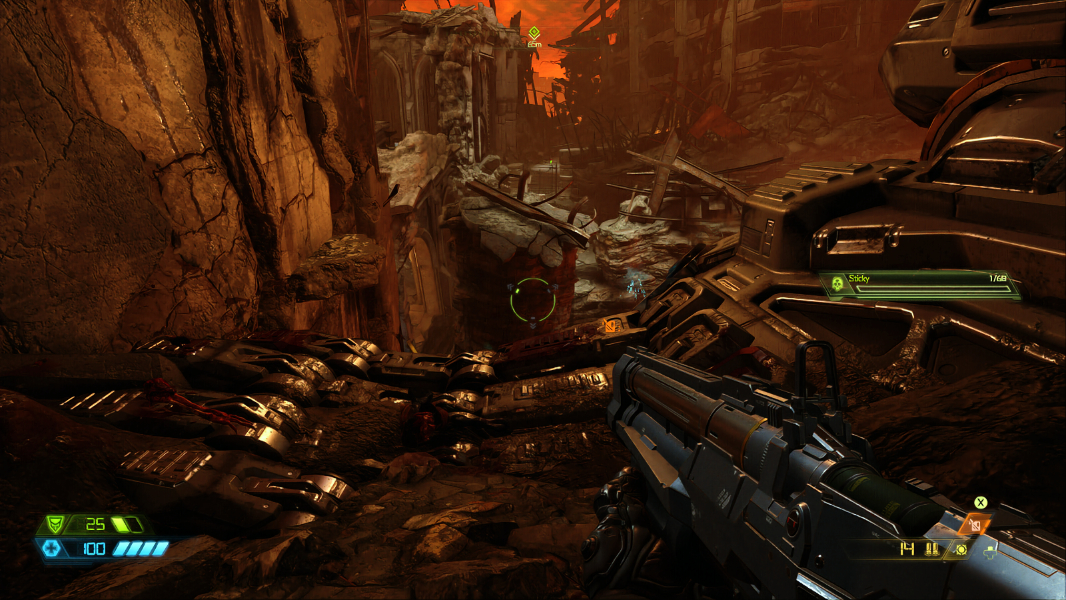Activate the orange crossed-out fuel can icon
Viewport: 1066px width, 600px height.
pyautogui.click(x=975, y=523)
